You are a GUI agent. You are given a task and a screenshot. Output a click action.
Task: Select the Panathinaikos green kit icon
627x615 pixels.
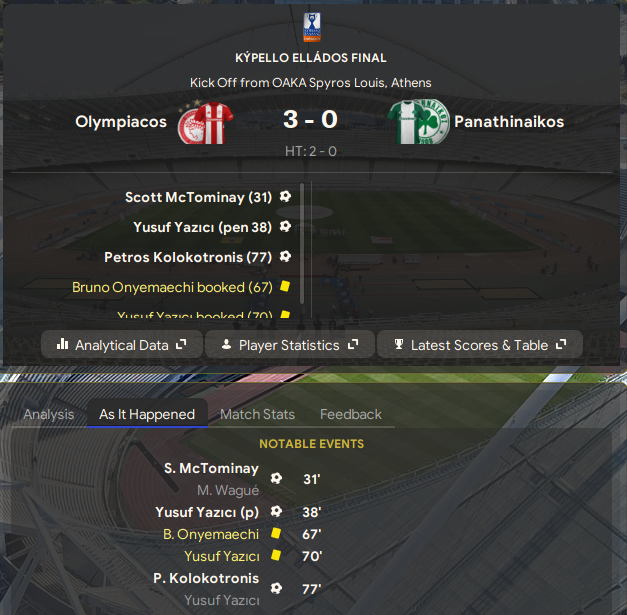417,123
